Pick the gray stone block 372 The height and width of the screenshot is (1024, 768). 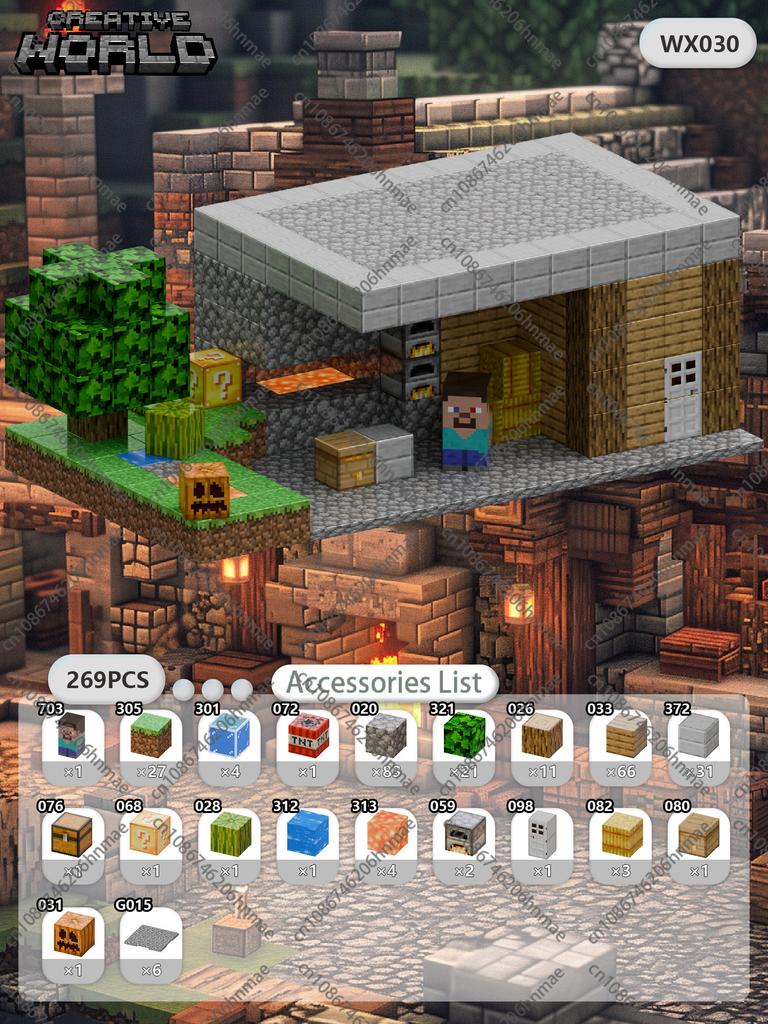[x=698, y=737]
